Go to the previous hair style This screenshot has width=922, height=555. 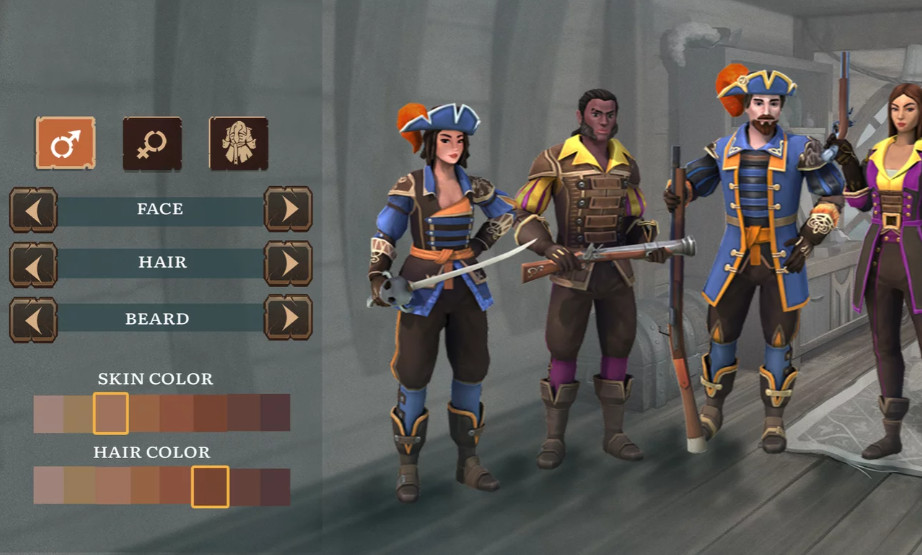pyautogui.click(x=33, y=263)
